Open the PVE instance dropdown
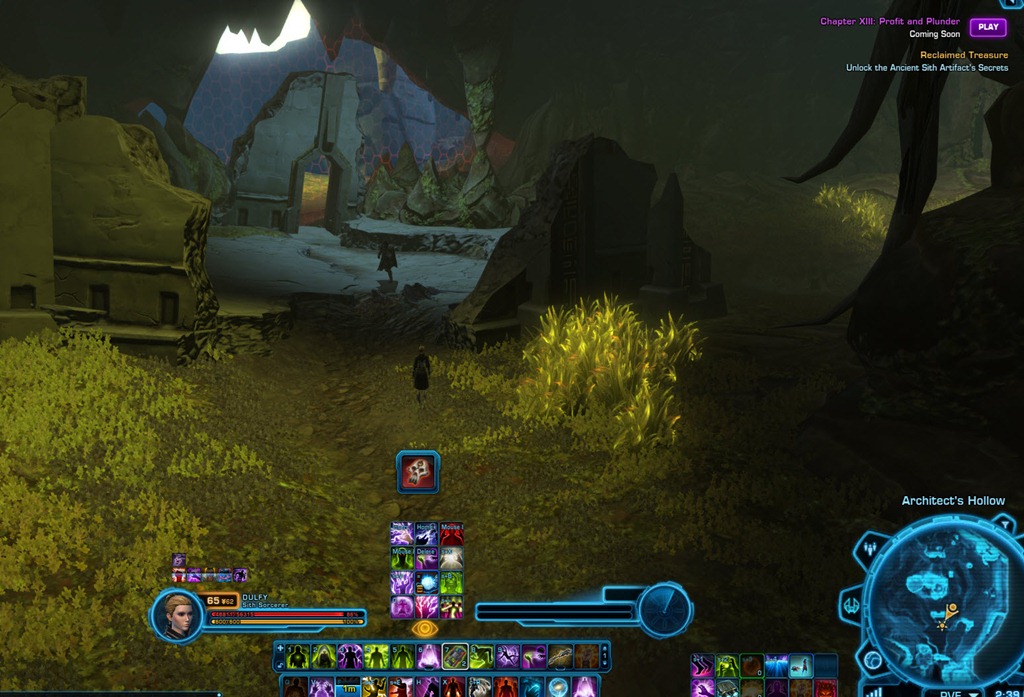Image resolution: width=1024 pixels, height=697 pixels. [x=952, y=693]
